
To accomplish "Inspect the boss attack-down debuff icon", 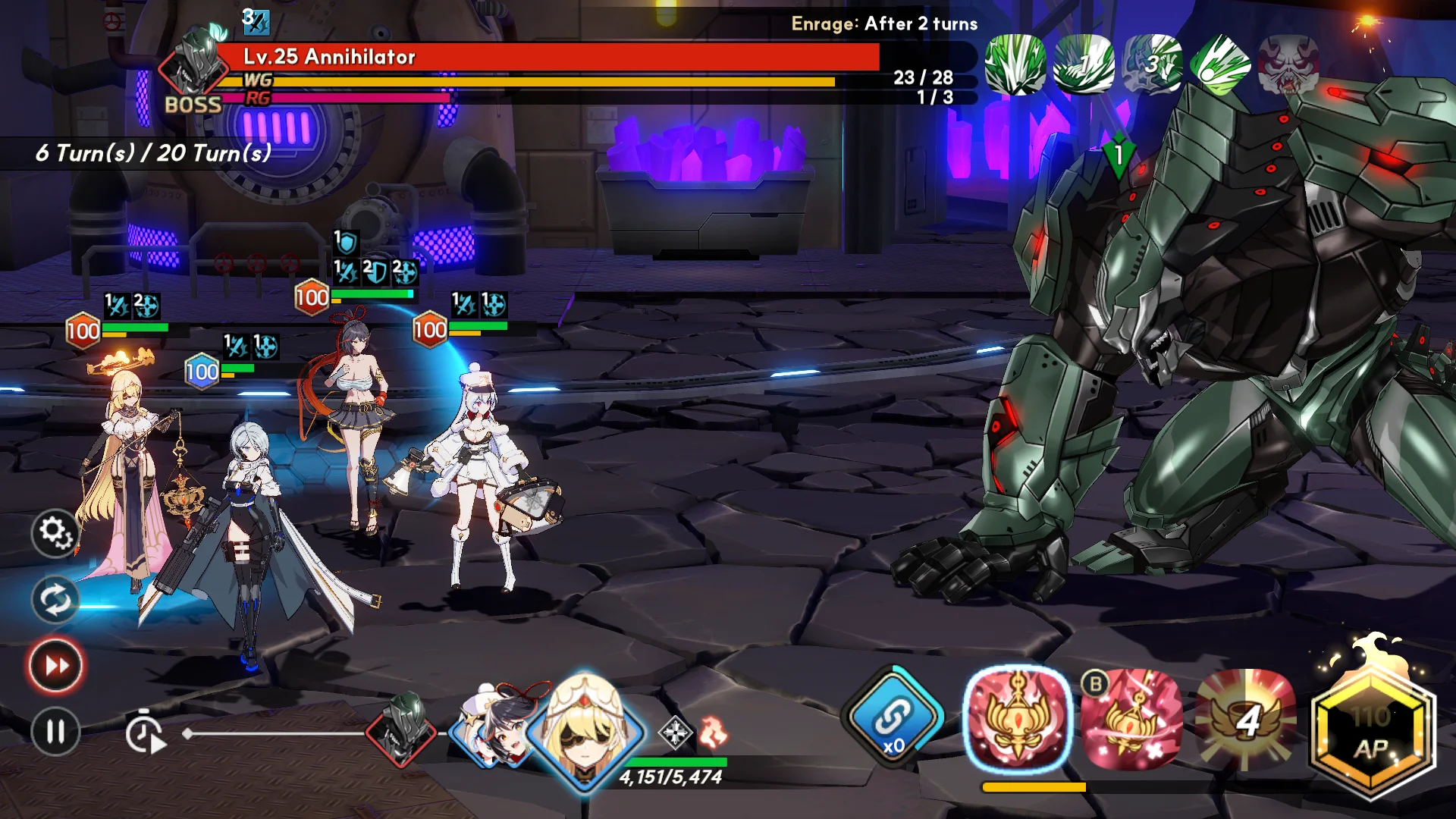I will point(256,21).
